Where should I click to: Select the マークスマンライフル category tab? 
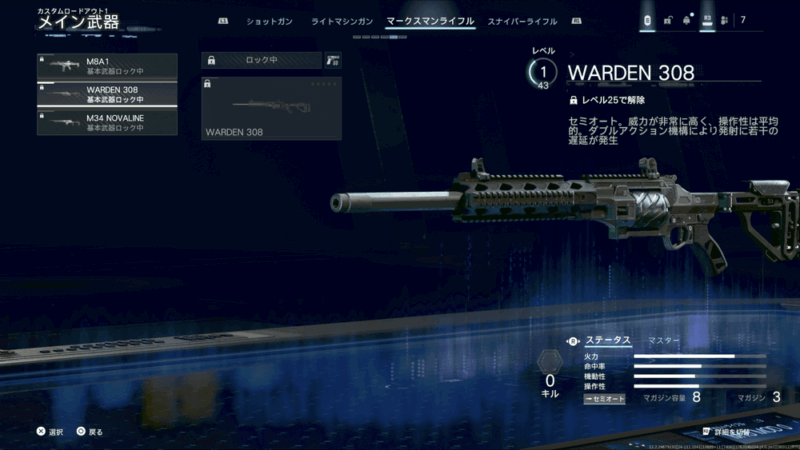tap(430, 21)
